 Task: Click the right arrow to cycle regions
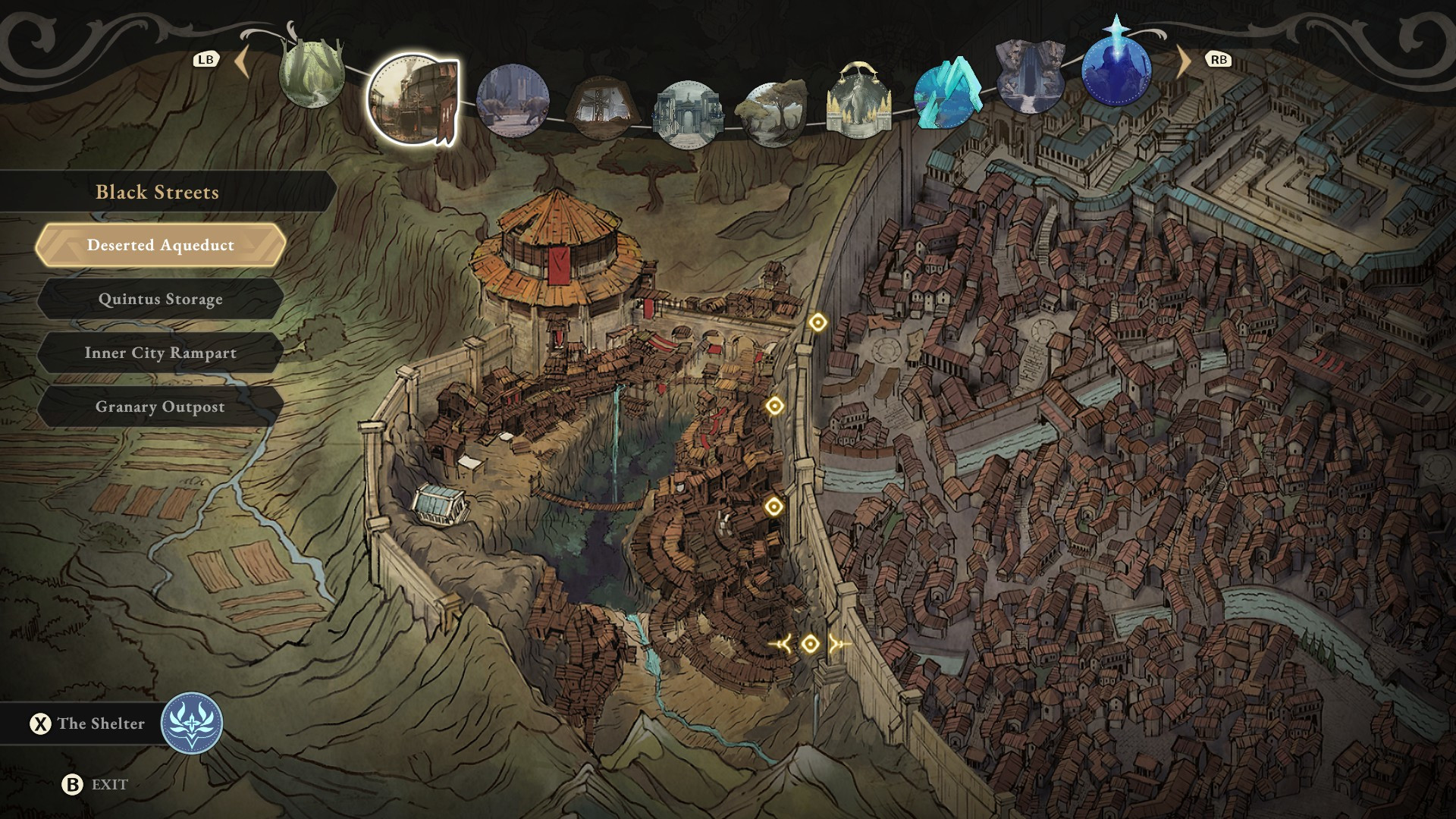point(1183,61)
